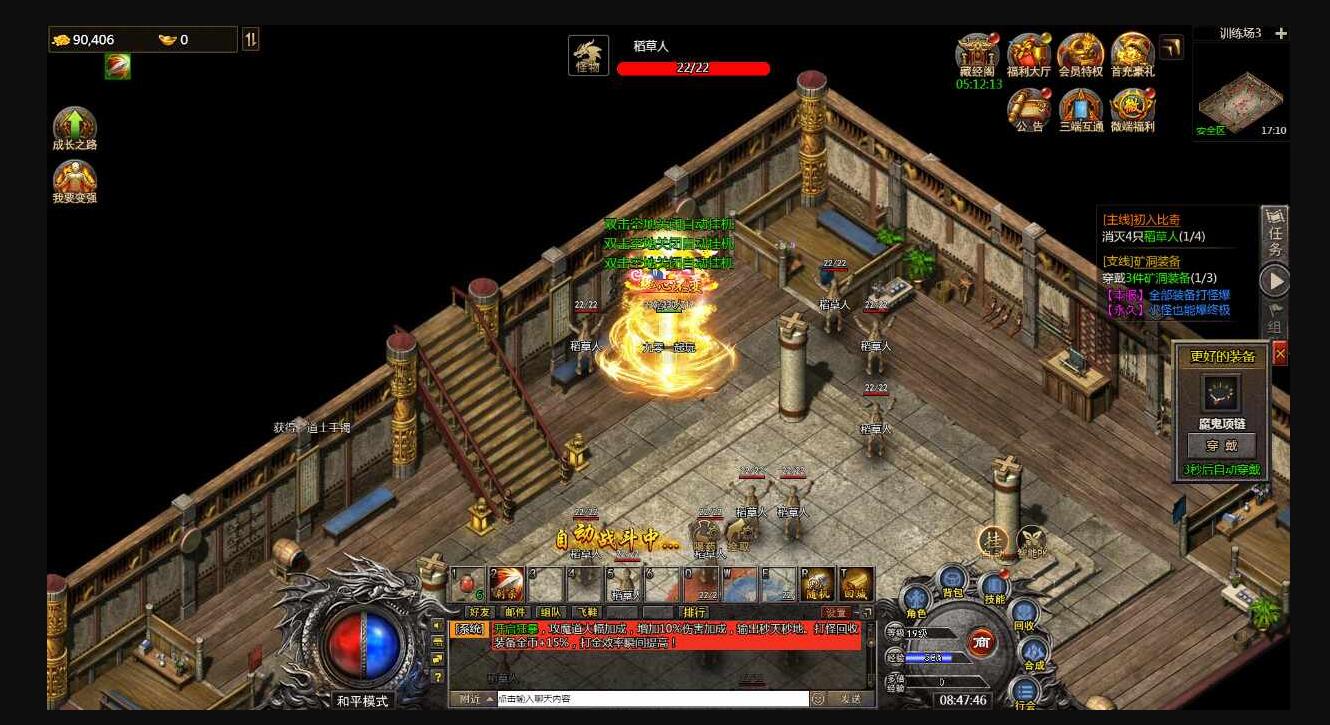1330x725 pixels.
Task: Expand the minimap with the plus control
Action: point(1282,32)
